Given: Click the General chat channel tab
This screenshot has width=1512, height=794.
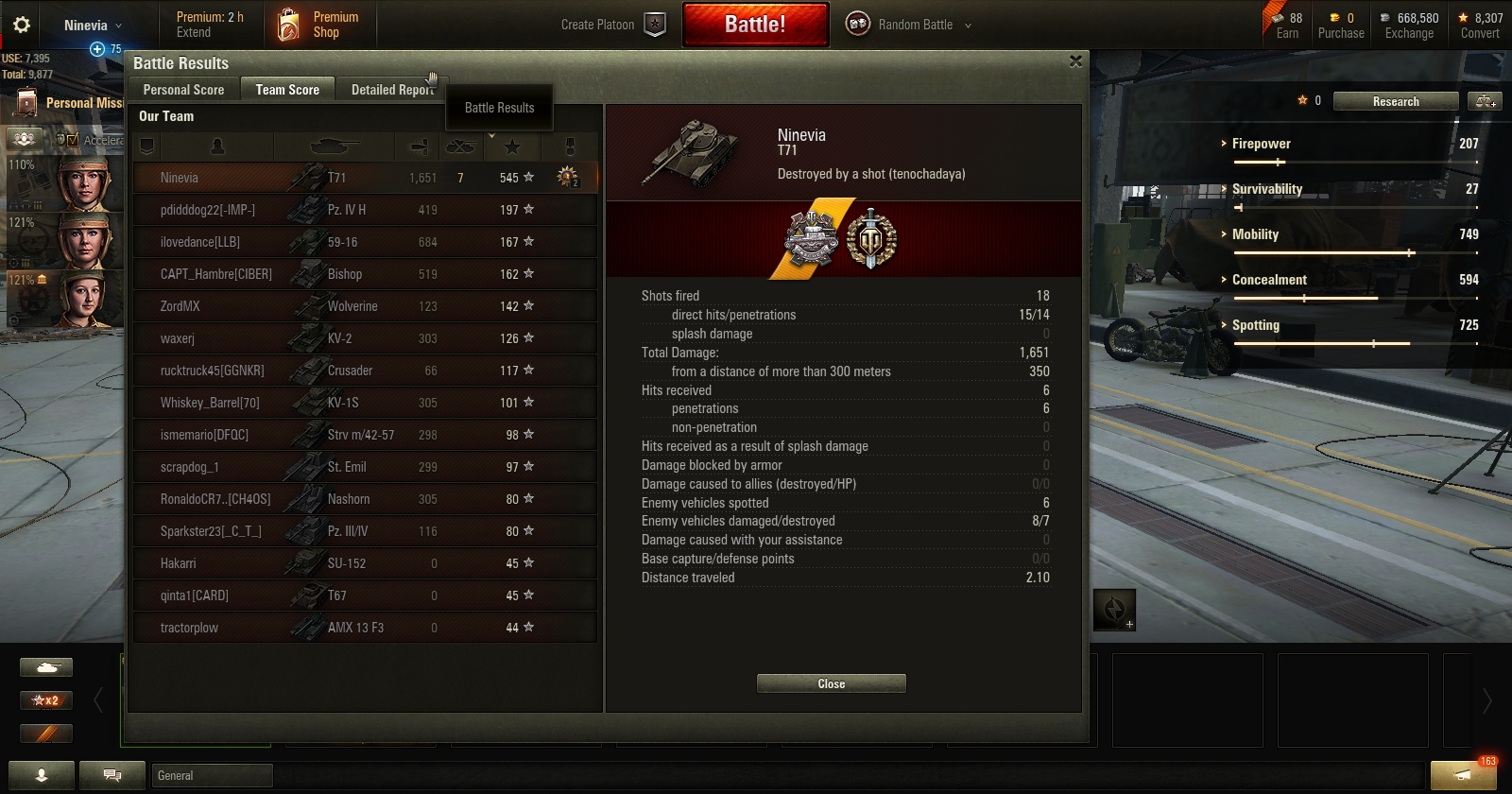Looking at the screenshot, I should click(212, 776).
